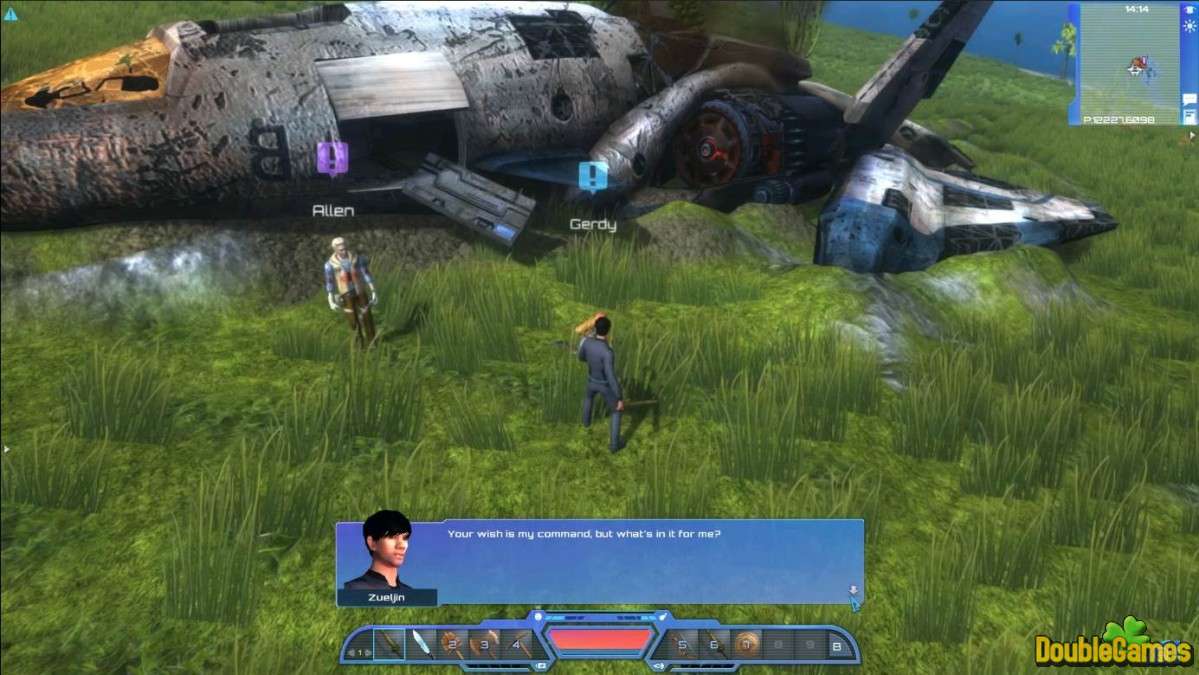The height and width of the screenshot is (675, 1199).
Task: Open the save disk icon beside the minimap
Action: pos(1189,117)
